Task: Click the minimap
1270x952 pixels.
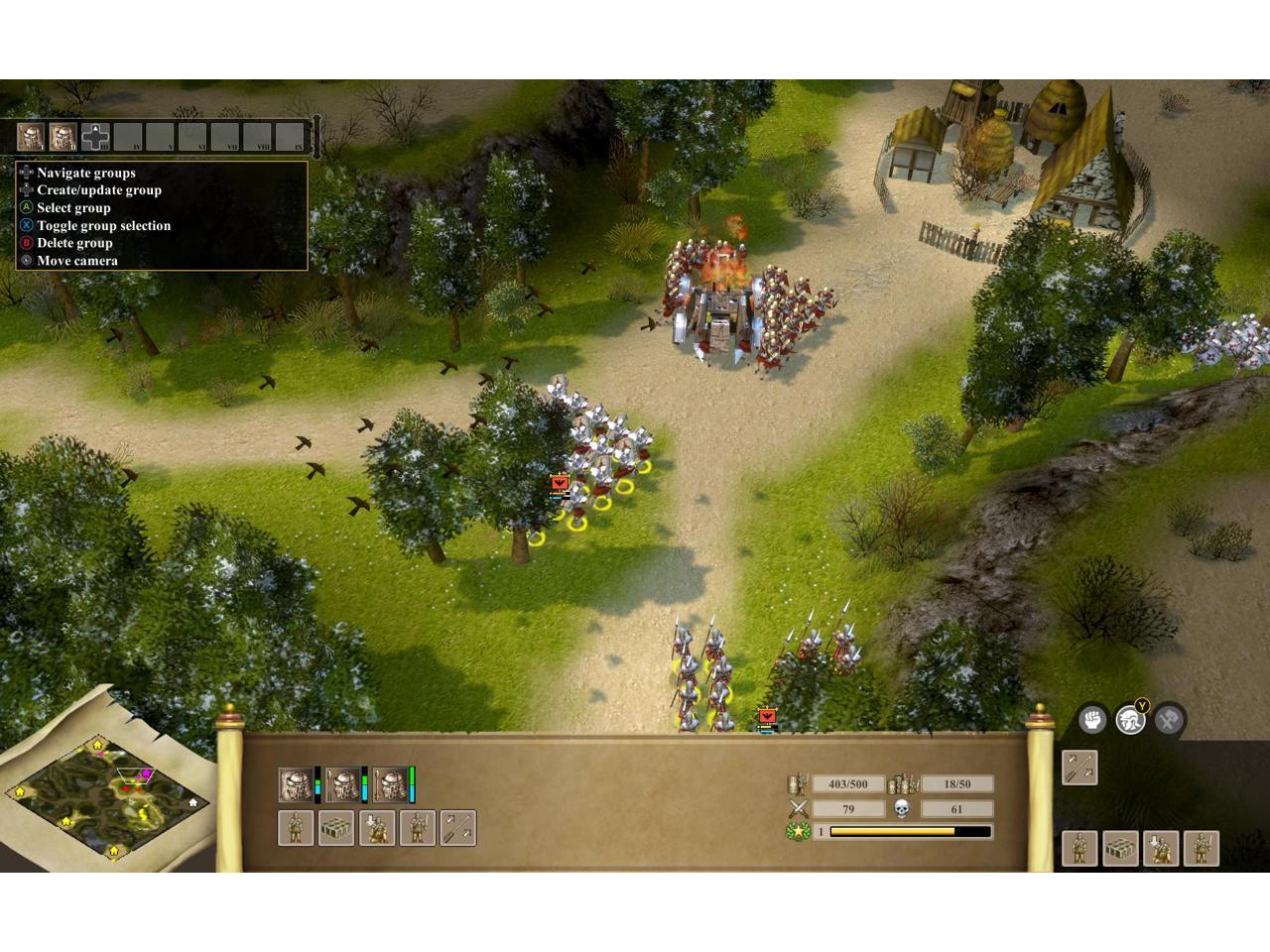Action: pos(107,793)
